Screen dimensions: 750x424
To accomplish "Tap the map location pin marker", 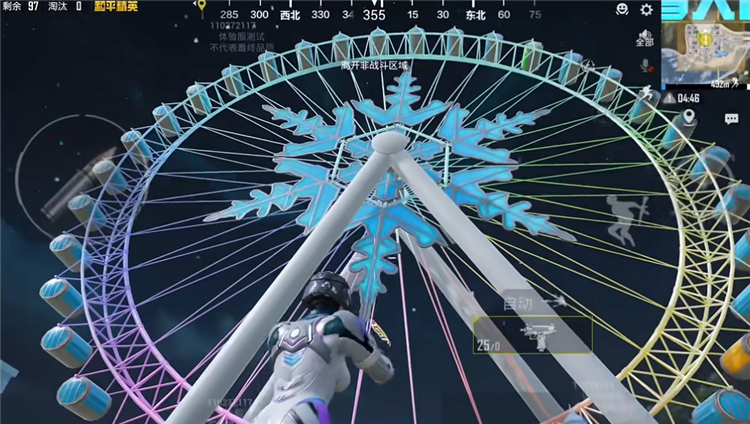I will click(689, 118).
